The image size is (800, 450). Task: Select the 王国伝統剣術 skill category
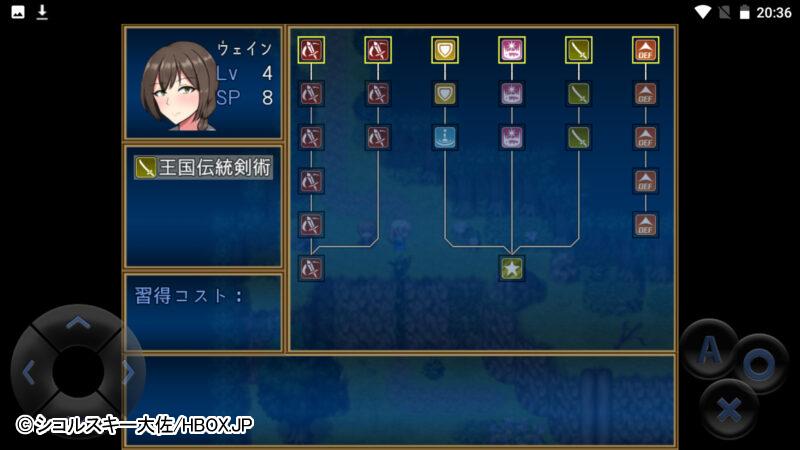203,168
